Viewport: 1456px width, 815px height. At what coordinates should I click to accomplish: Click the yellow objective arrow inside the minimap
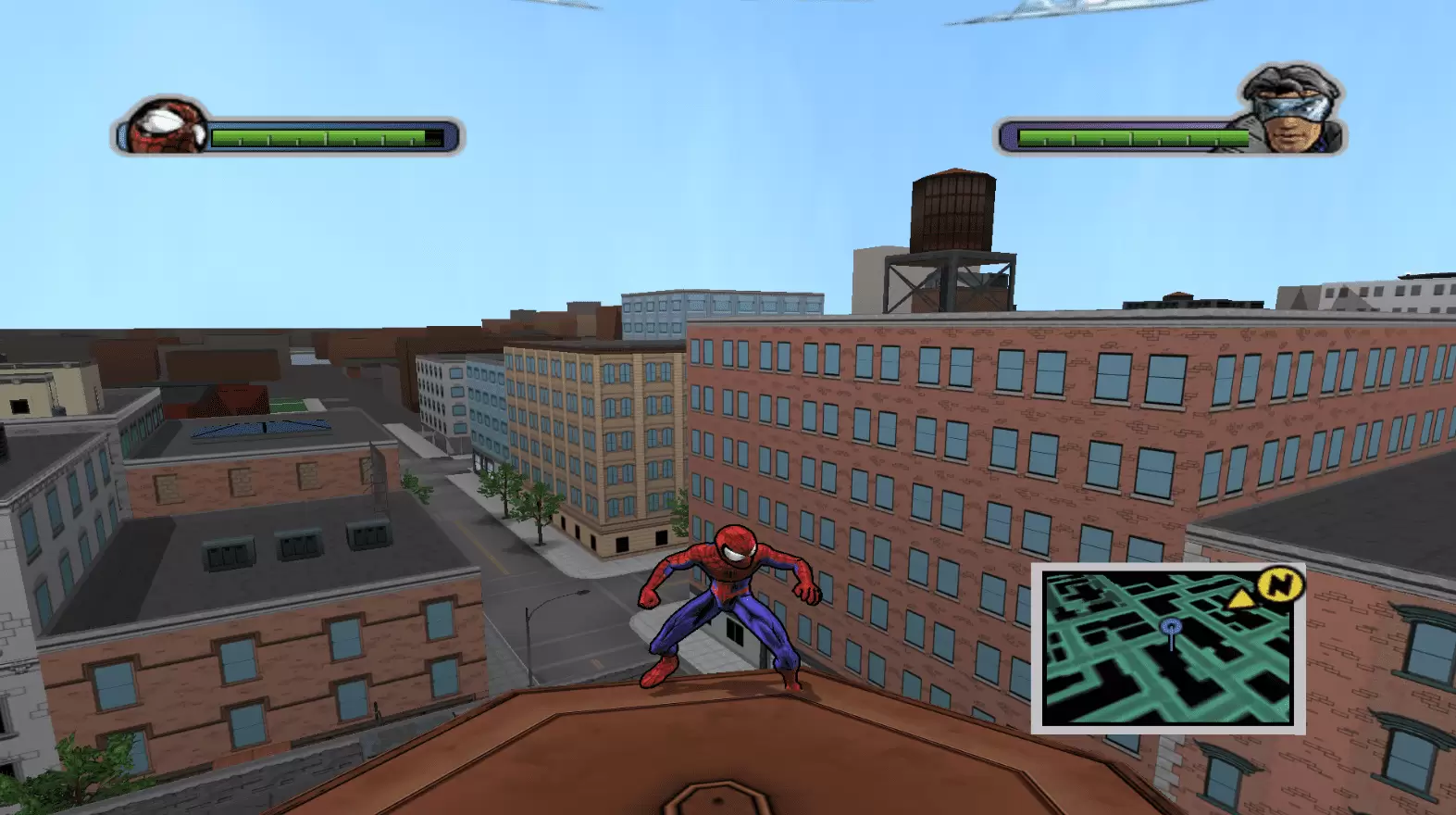click(1240, 599)
